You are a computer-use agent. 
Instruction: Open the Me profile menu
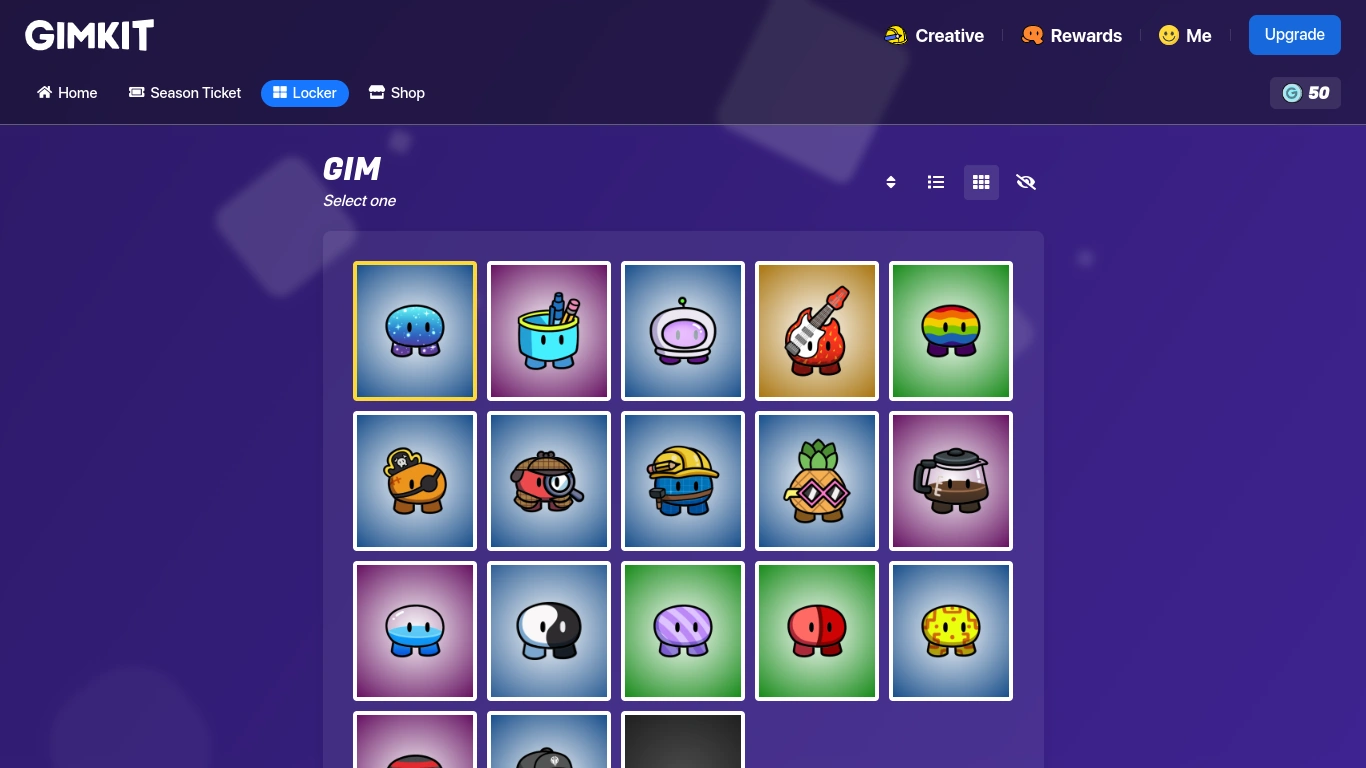[x=1185, y=35]
